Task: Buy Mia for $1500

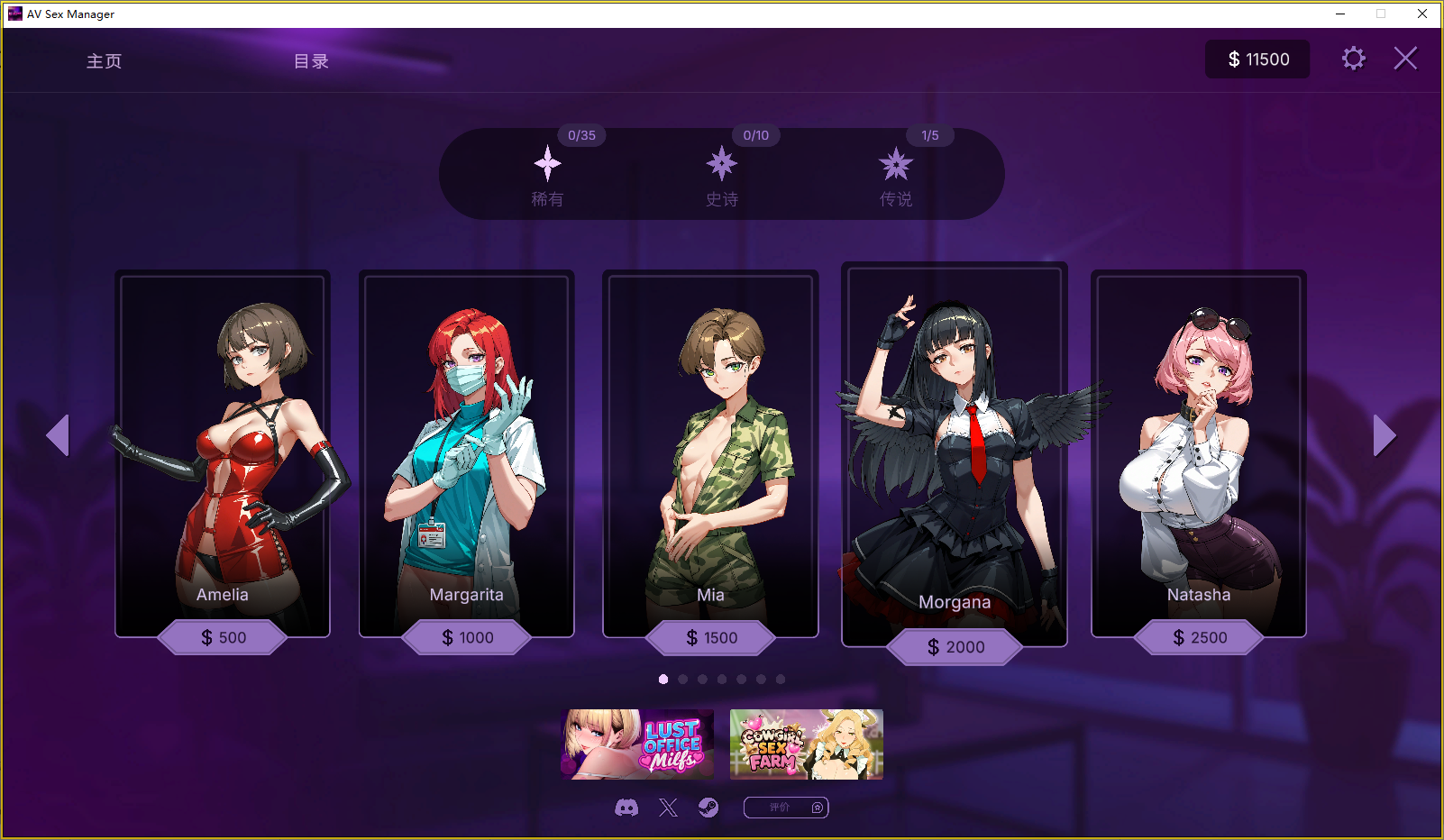Action: (x=711, y=637)
